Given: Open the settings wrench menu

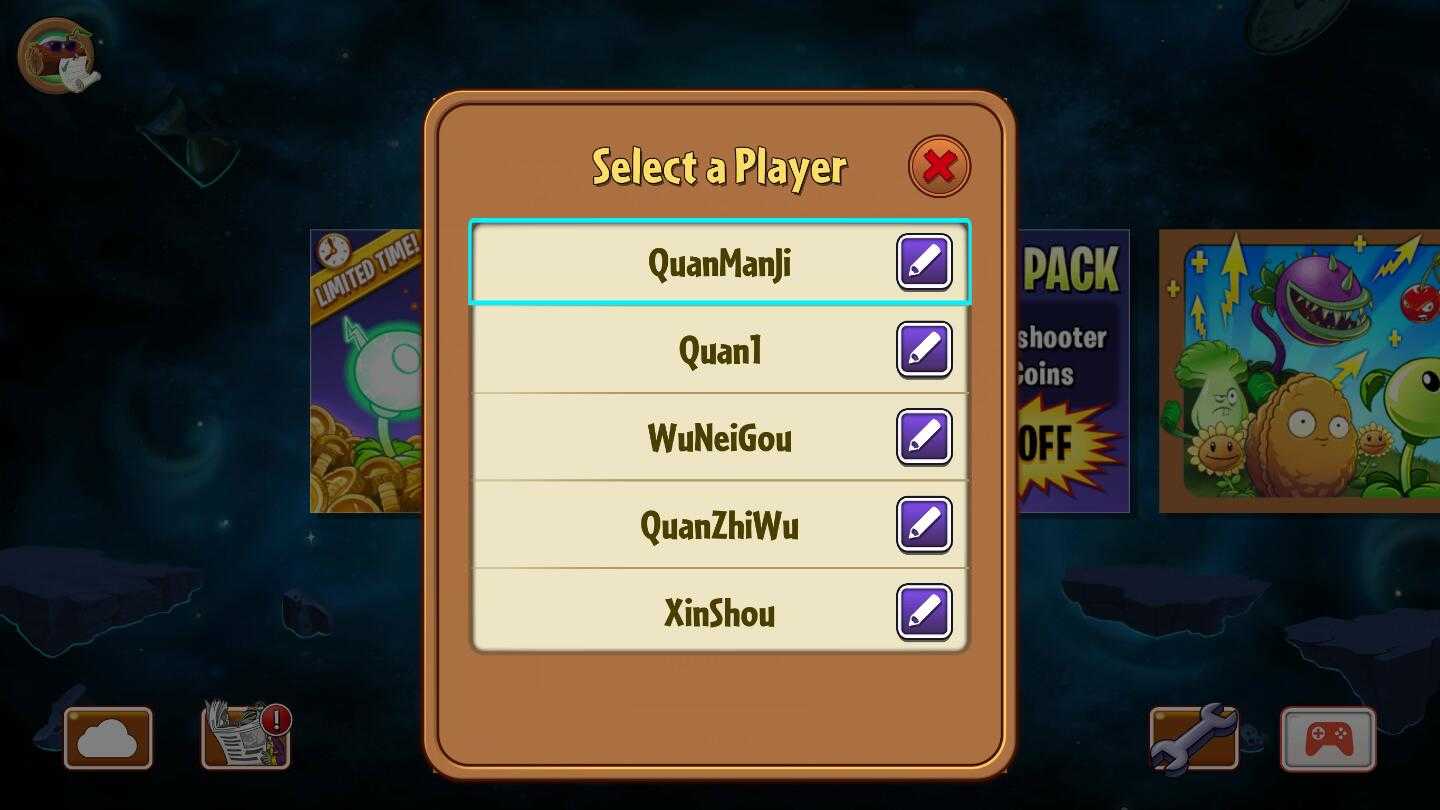Looking at the screenshot, I should (x=1193, y=738).
